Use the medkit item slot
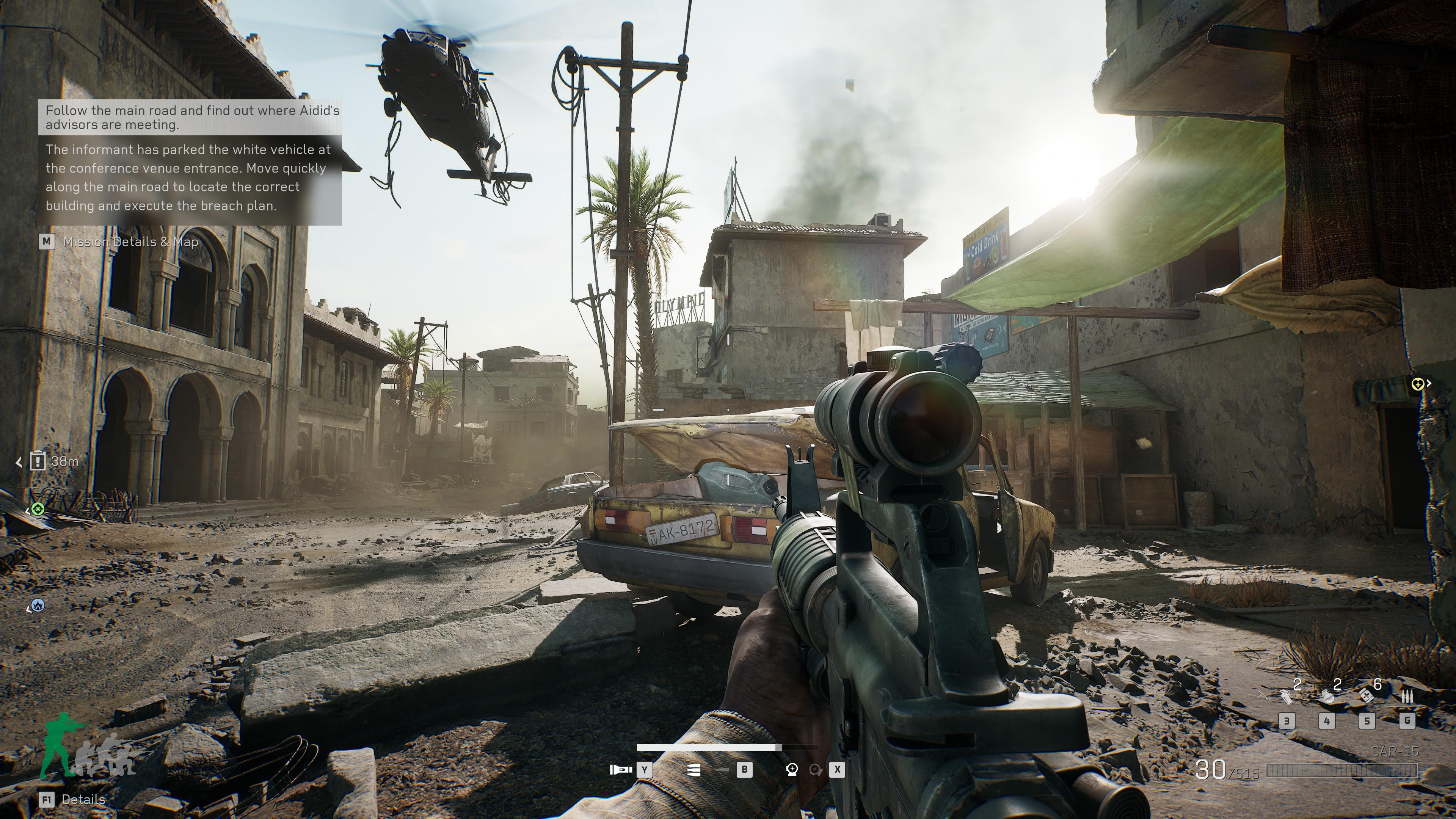This screenshot has height=819, width=1456. pyautogui.click(x=1366, y=696)
